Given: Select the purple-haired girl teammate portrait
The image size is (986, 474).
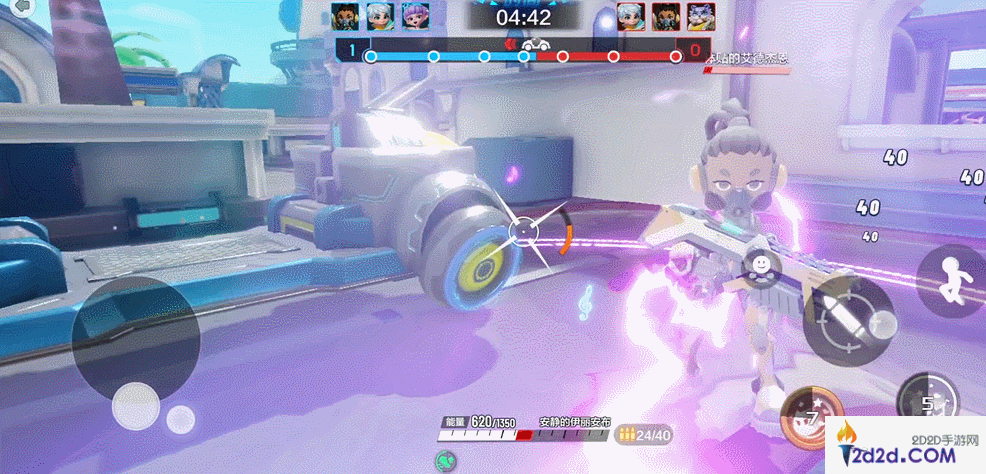Looking at the screenshot, I should tap(415, 16).
